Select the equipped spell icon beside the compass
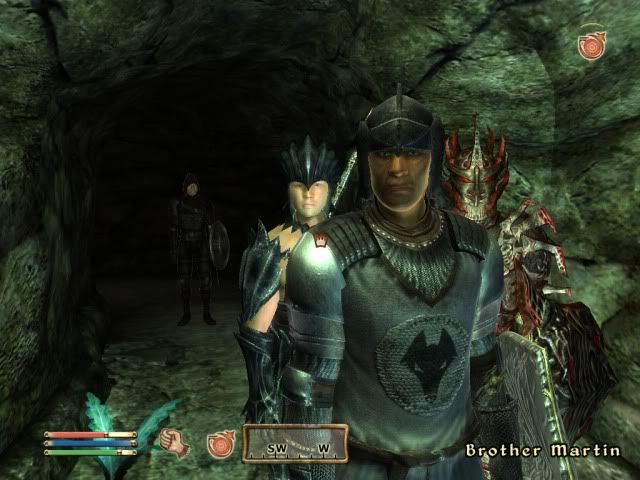Viewport: 640px width, 480px height. pyautogui.click(x=220, y=444)
